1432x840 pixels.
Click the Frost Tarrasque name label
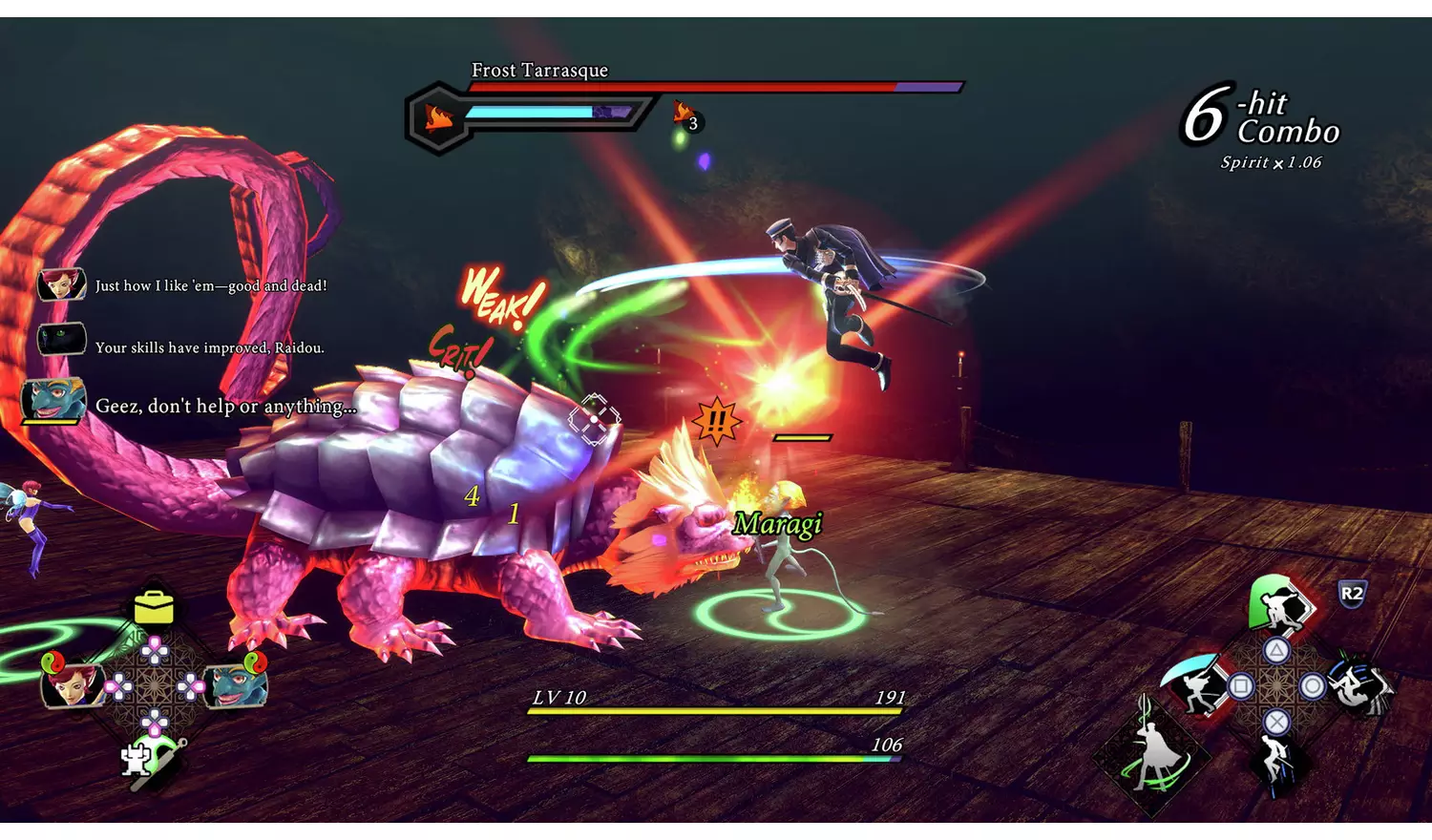tap(539, 70)
